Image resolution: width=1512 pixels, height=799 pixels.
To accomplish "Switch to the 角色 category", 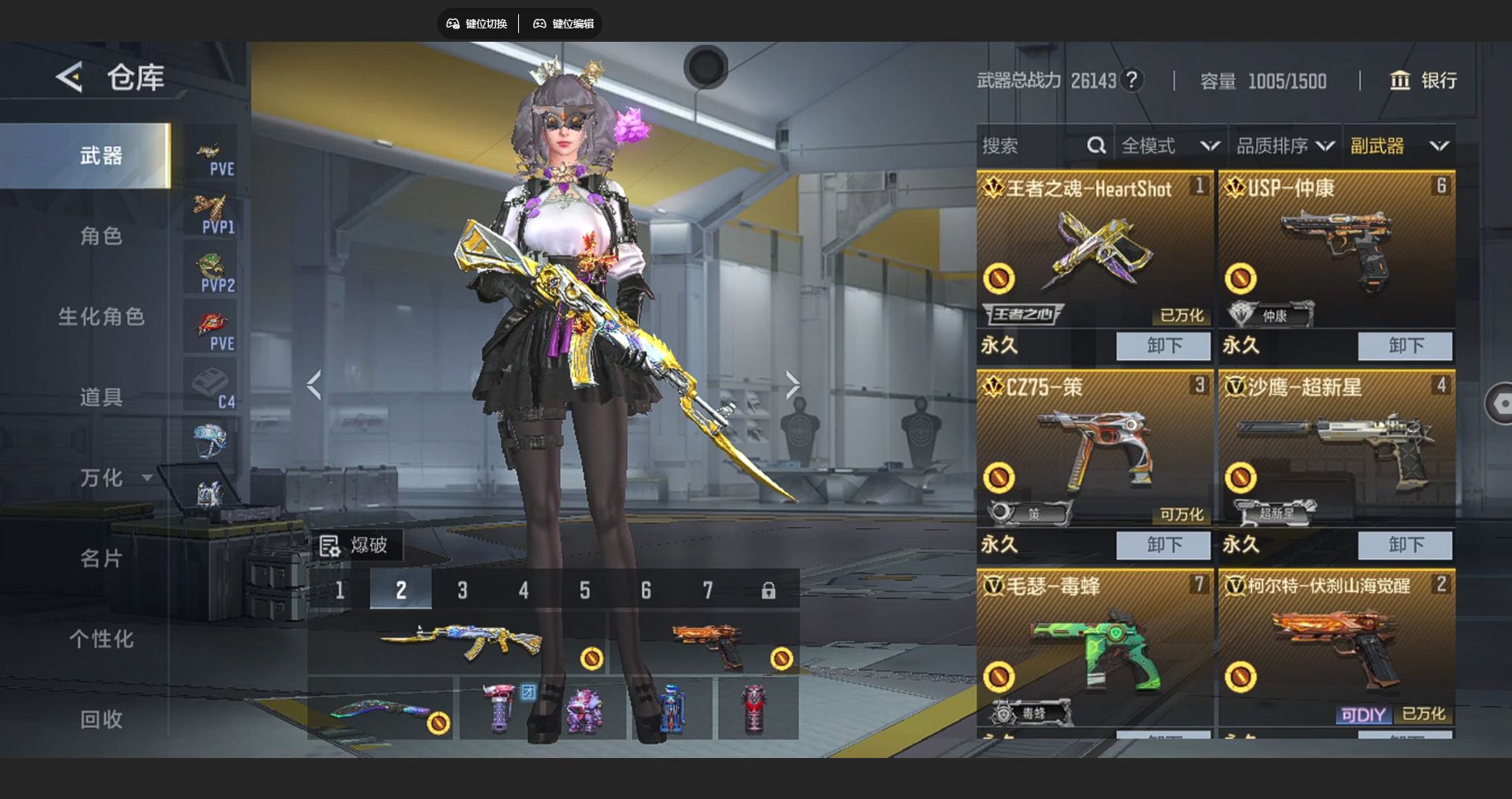I will (x=101, y=236).
